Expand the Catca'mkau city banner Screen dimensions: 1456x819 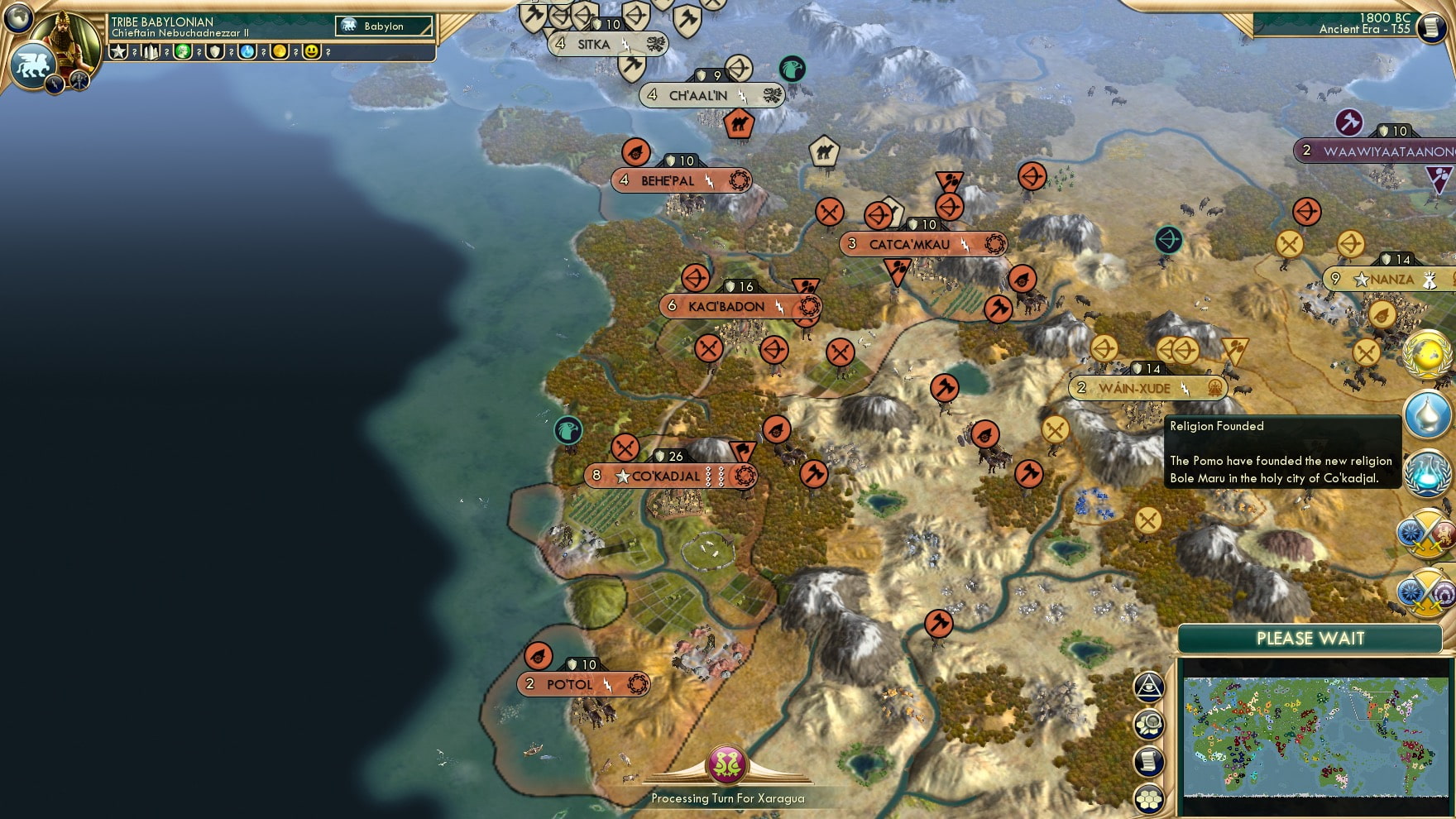click(x=922, y=244)
